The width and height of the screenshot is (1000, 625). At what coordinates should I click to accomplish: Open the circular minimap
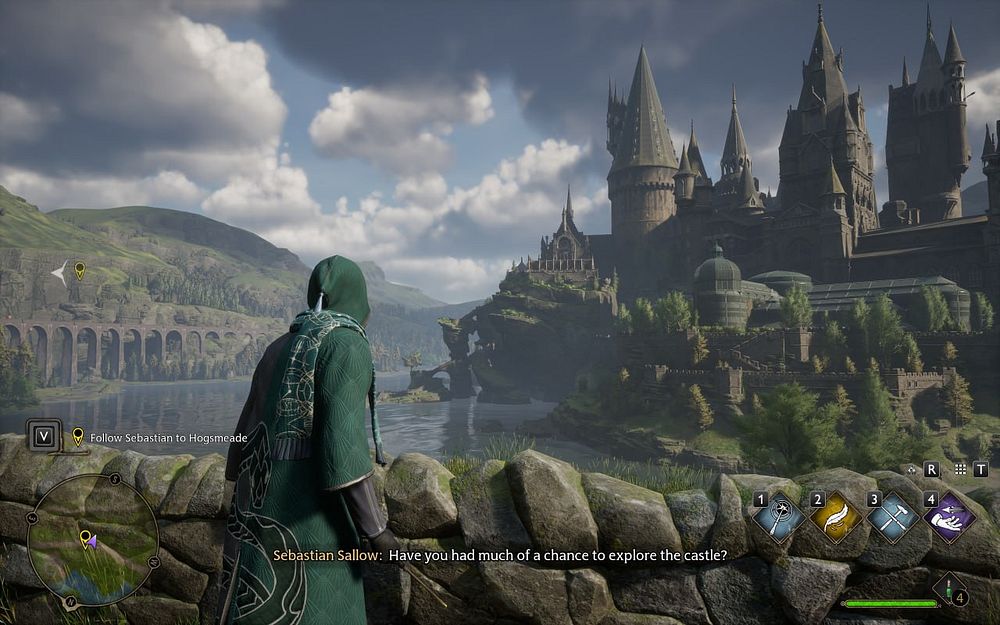click(92, 540)
